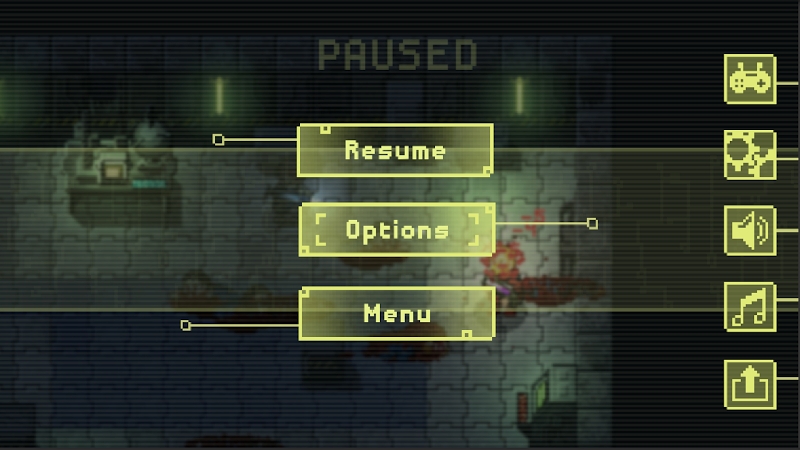The image size is (800, 450).
Task: Return to the main Menu
Action: tap(397, 313)
